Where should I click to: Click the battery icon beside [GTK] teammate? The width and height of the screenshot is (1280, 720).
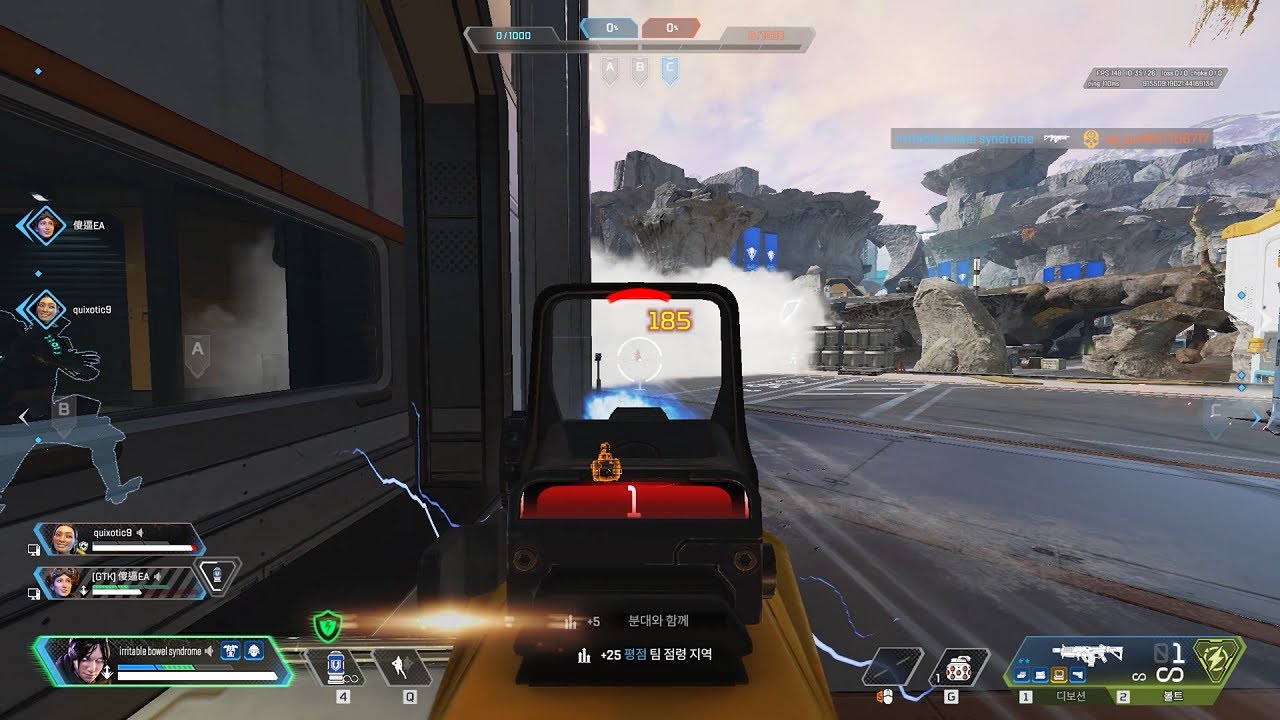pos(218,575)
